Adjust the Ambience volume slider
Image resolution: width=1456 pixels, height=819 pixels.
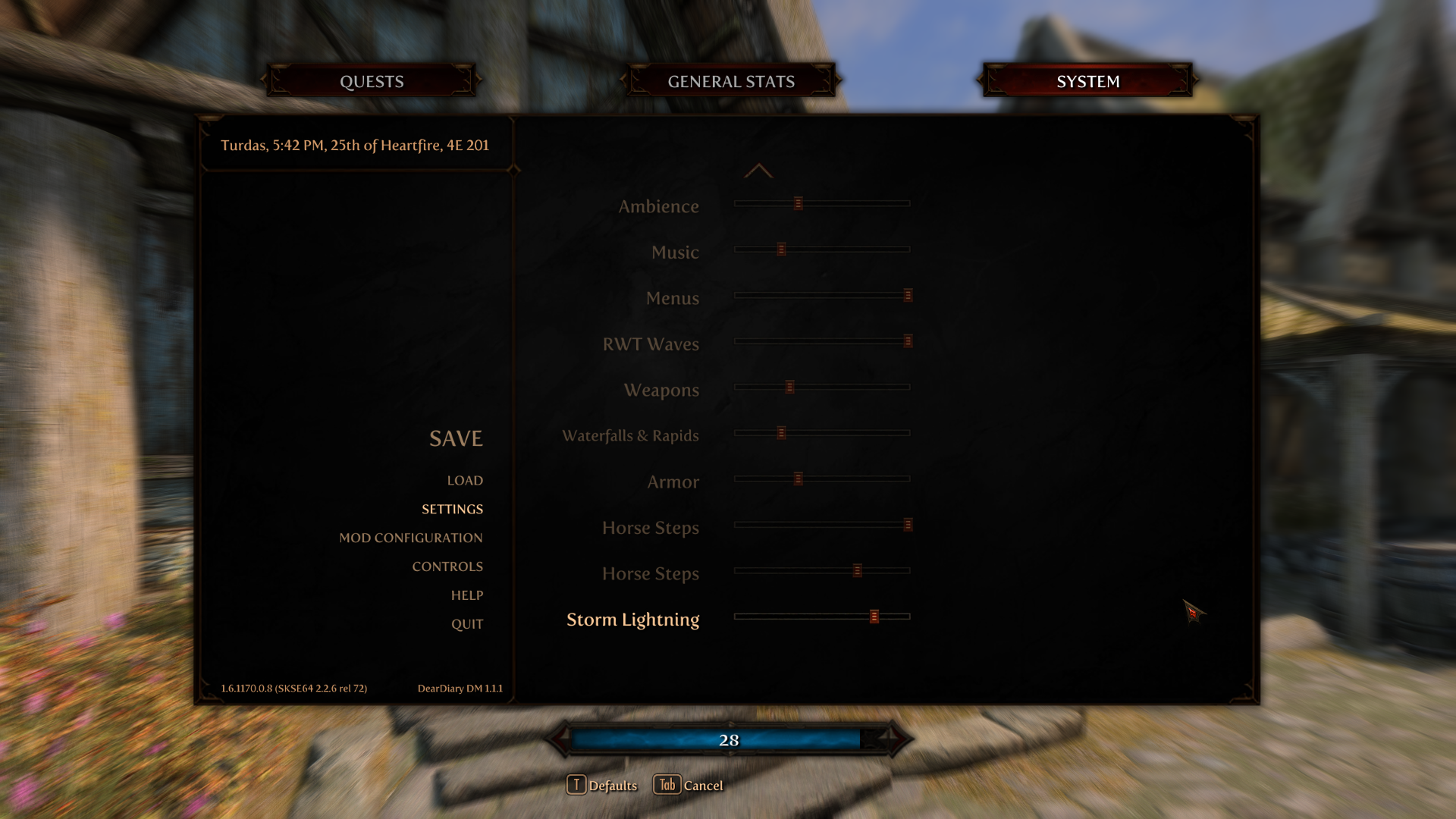pyautogui.click(x=798, y=203)
